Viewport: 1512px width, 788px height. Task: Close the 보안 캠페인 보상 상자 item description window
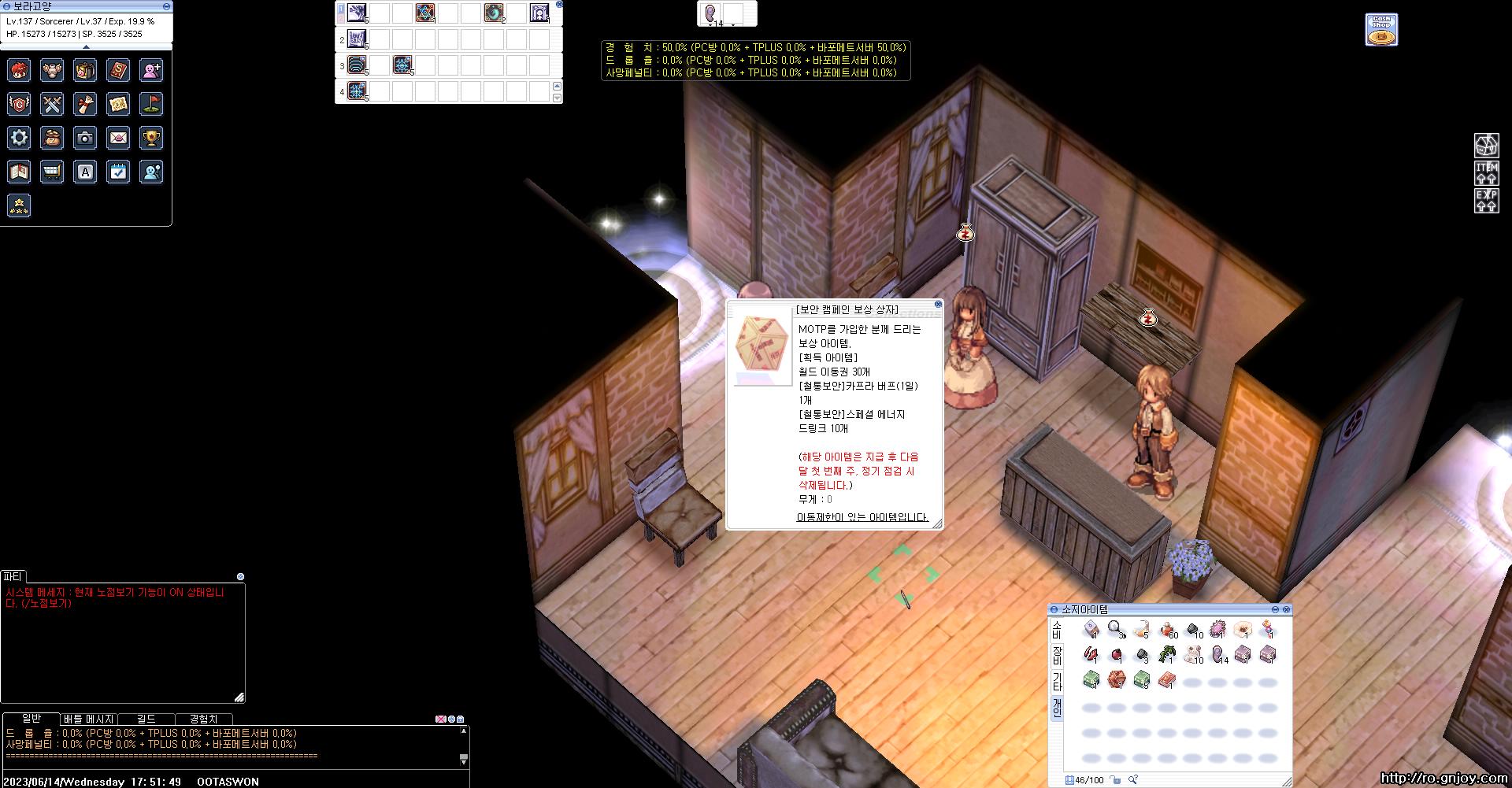(x=938, y=304)
